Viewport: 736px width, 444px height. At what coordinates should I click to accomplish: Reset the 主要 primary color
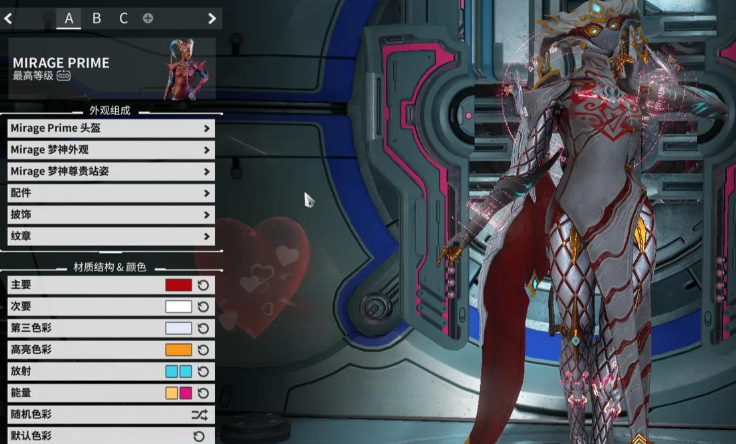pos(204,285)
